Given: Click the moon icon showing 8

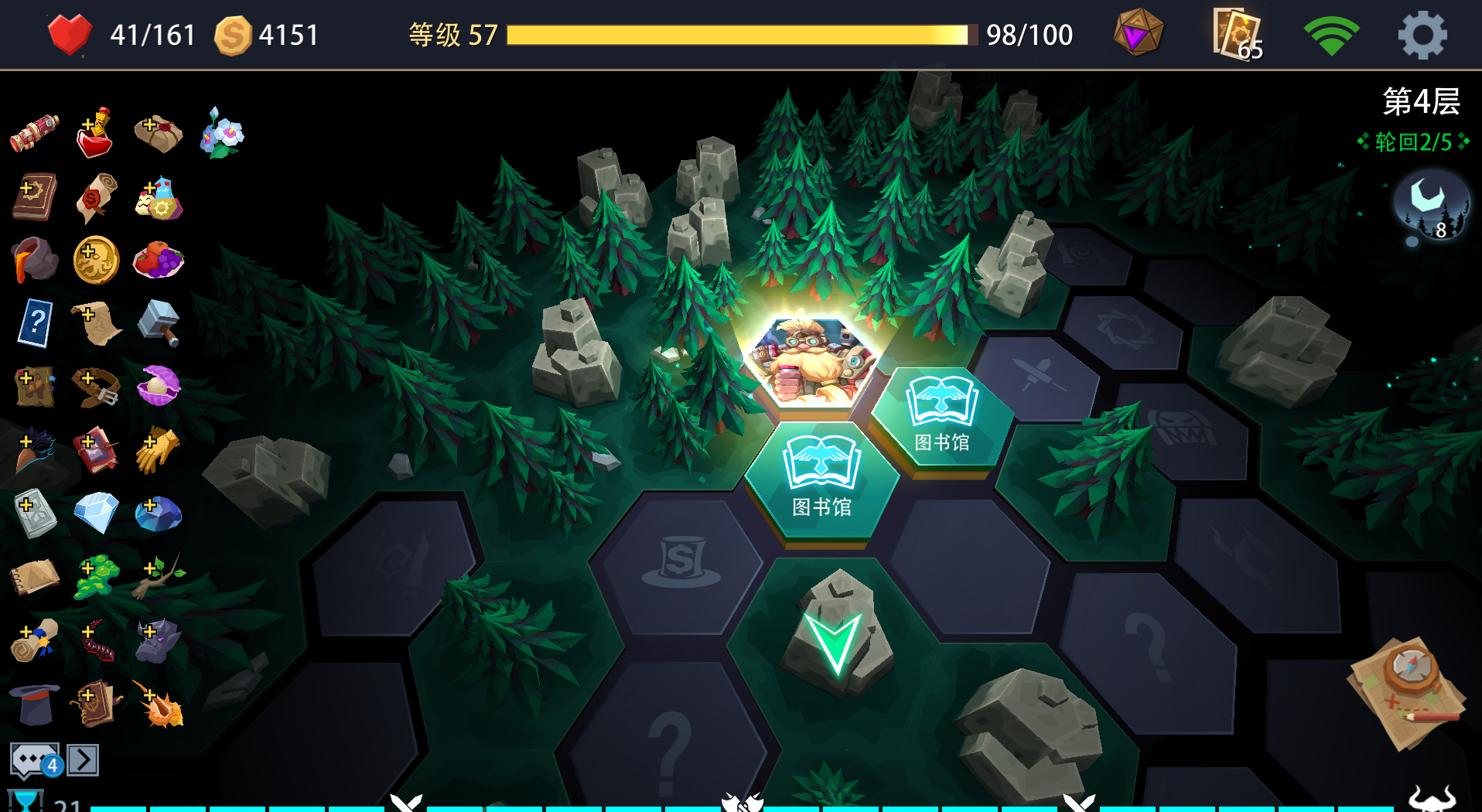Looking at the screenshot, I should tap(1432, 203).
